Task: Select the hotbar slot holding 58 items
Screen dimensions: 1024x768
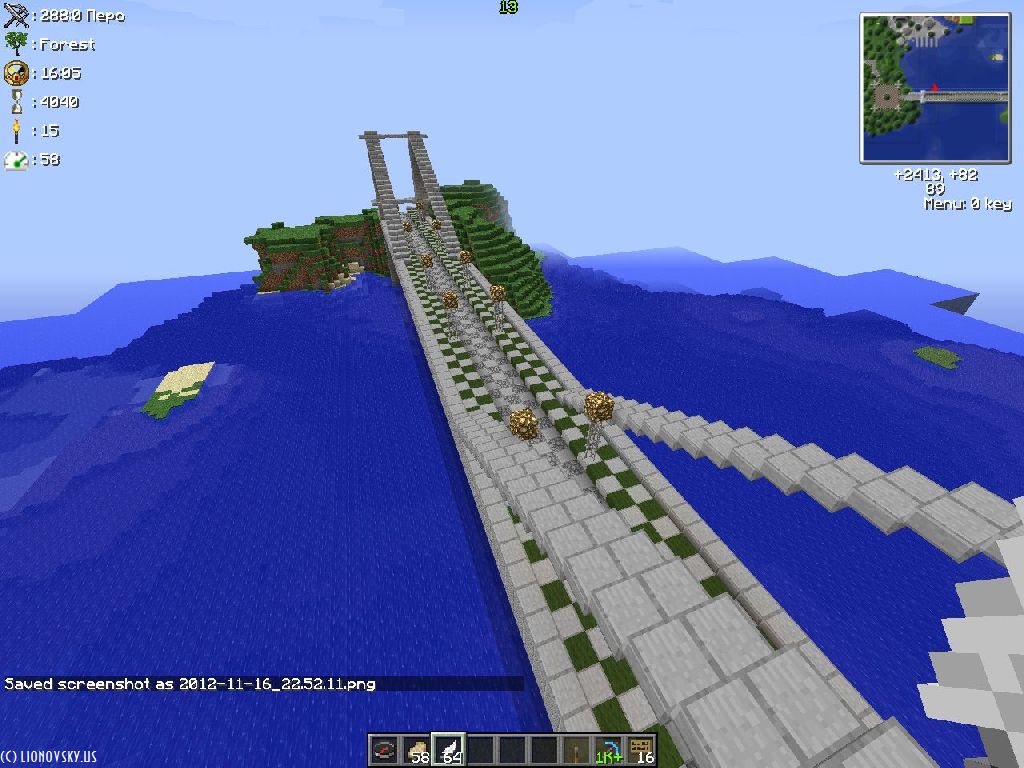Action: [x=416, y=750]
